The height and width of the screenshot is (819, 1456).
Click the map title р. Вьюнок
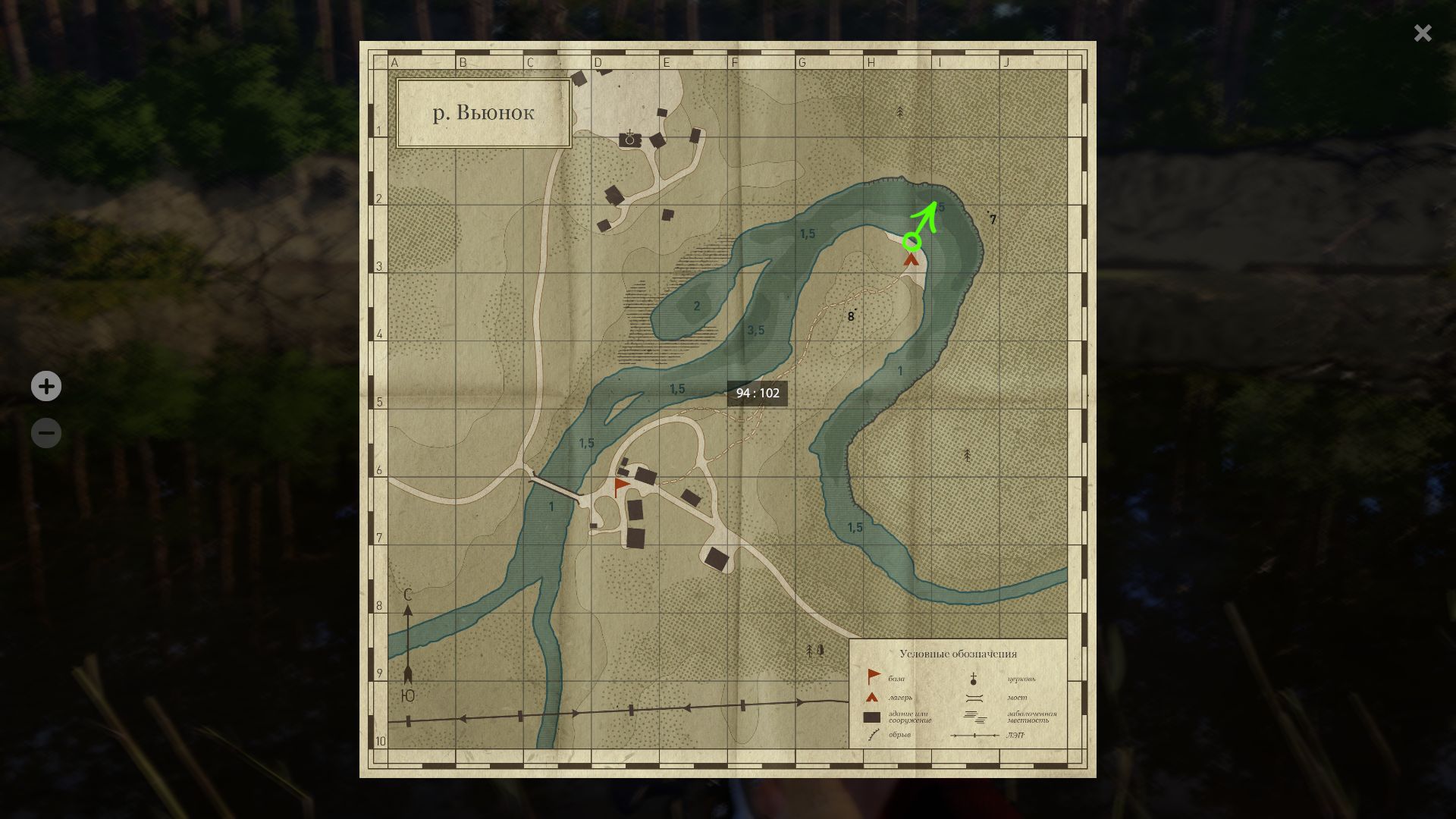click(x=483, y=112)
